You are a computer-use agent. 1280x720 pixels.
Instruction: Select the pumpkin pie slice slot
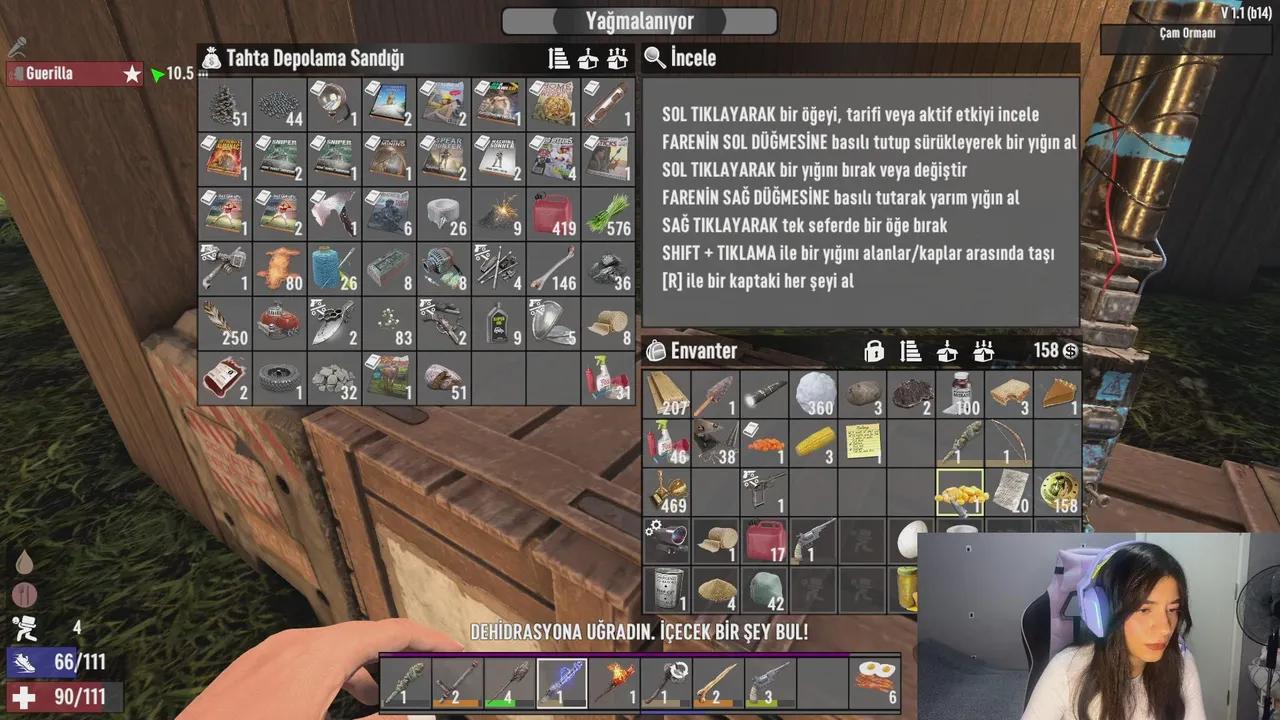1057,394
